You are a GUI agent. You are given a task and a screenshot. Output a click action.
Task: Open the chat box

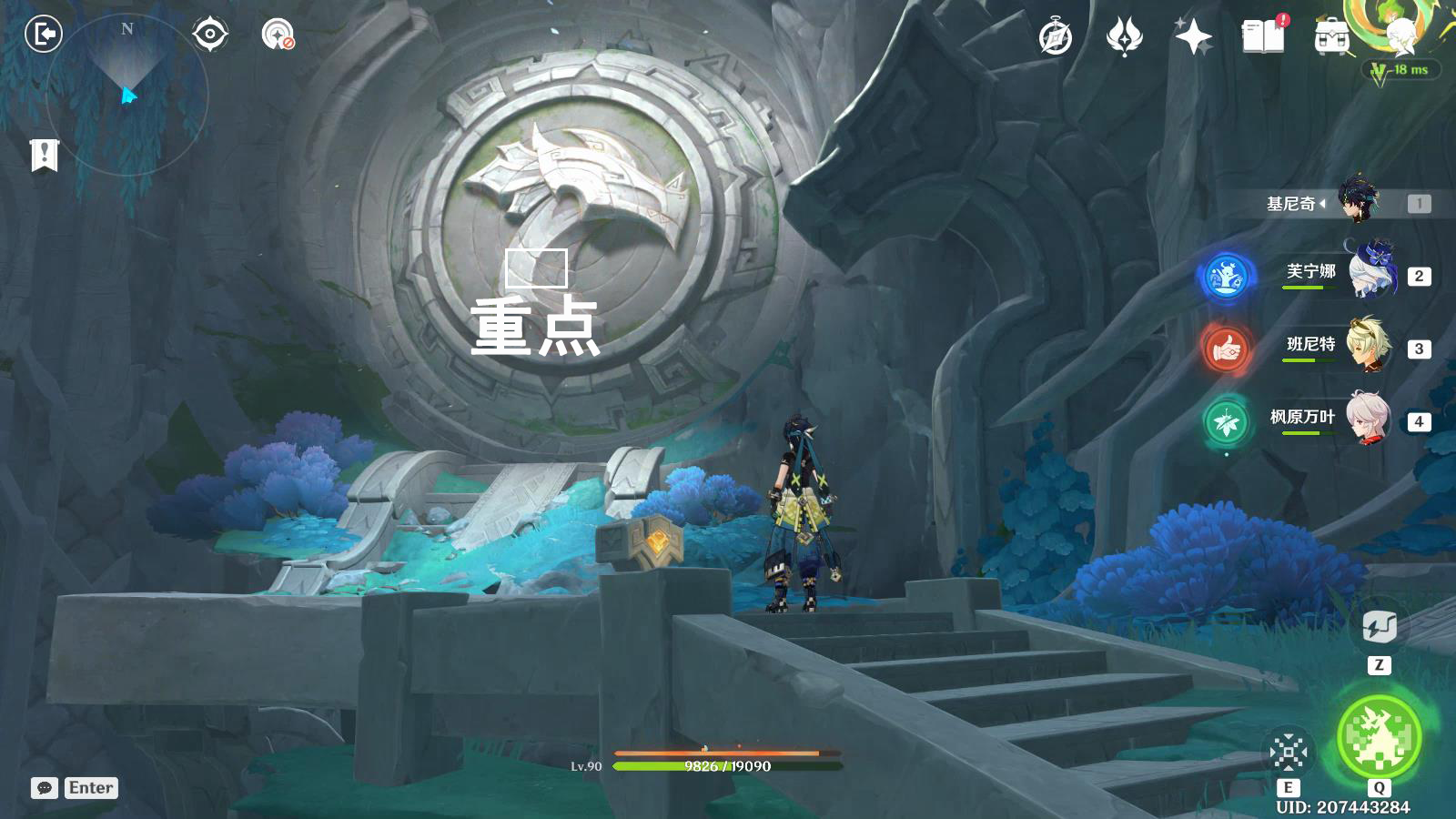click(45, 788)
